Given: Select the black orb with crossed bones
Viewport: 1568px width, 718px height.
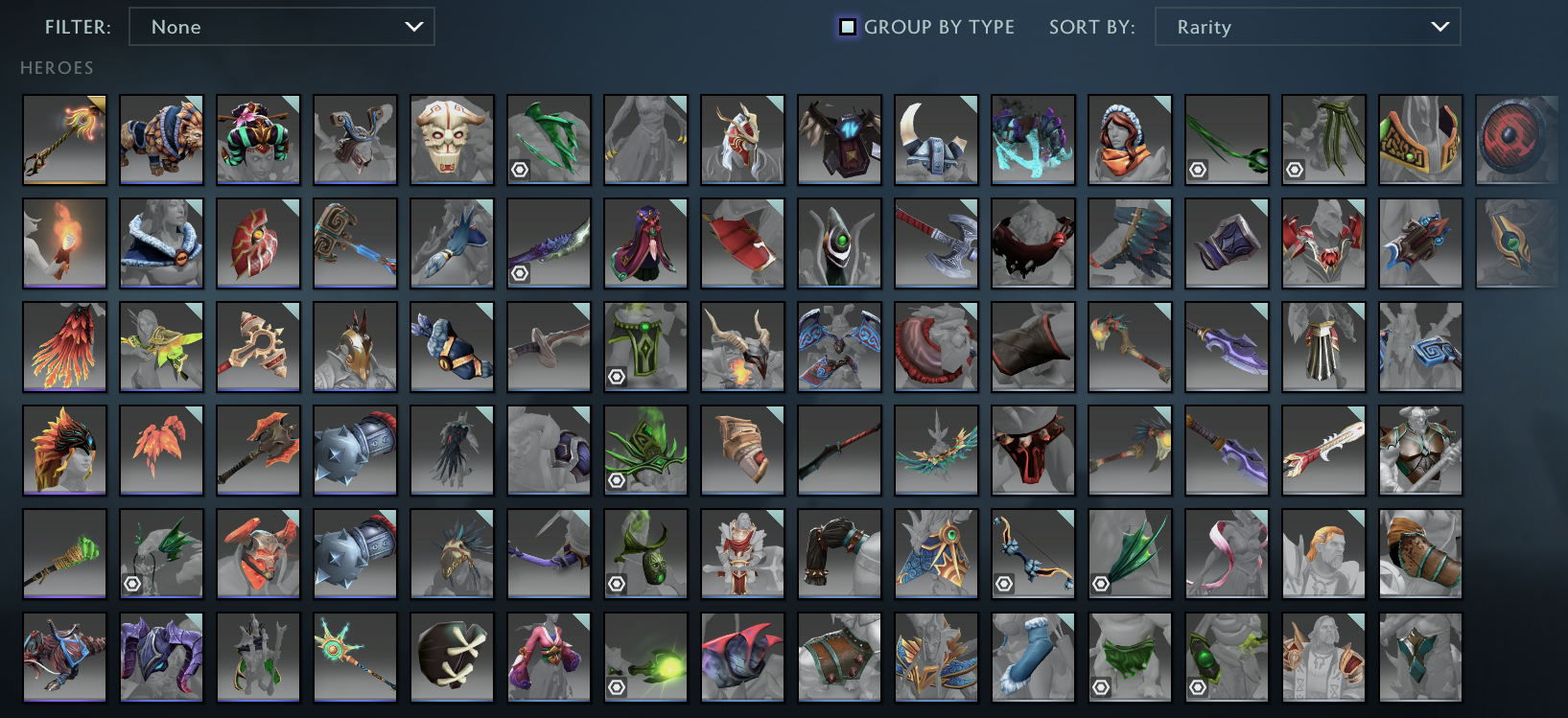Looking at the screenshot, I should pyautogui.click(x=452, y=657).
